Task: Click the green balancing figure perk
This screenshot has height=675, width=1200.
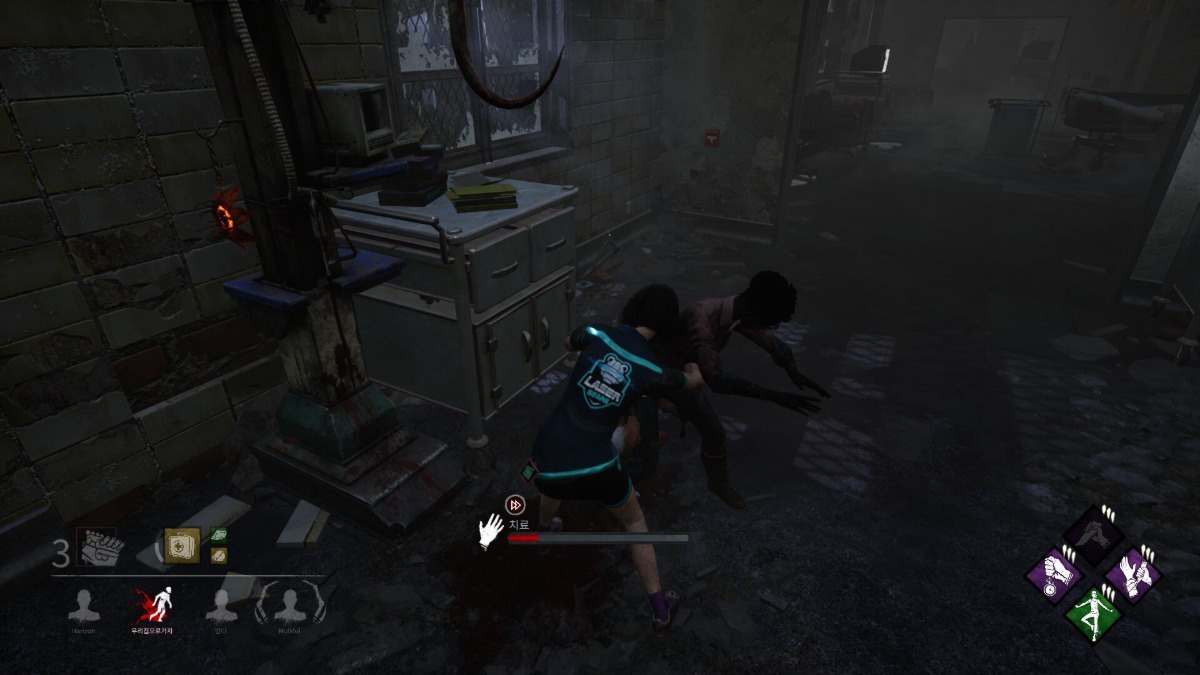Action: tap(1093, 613)
